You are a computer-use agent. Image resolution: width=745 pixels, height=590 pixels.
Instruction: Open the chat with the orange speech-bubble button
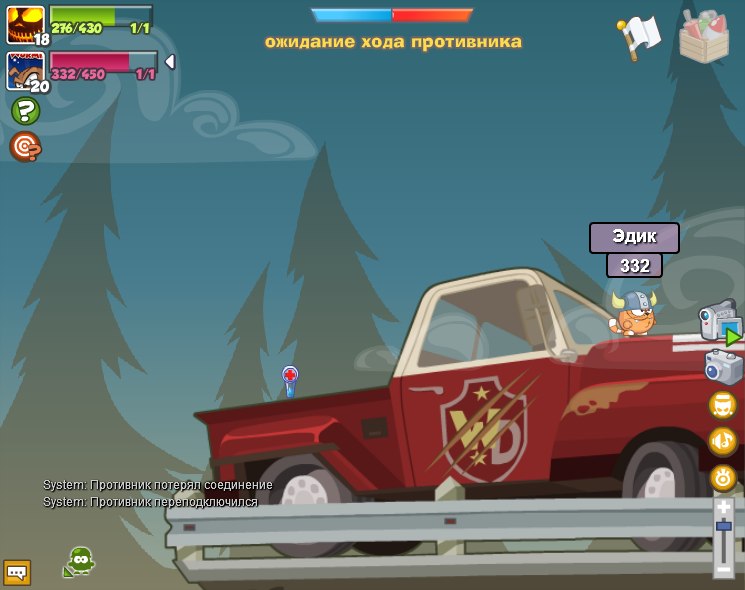(x=17, y=572)
